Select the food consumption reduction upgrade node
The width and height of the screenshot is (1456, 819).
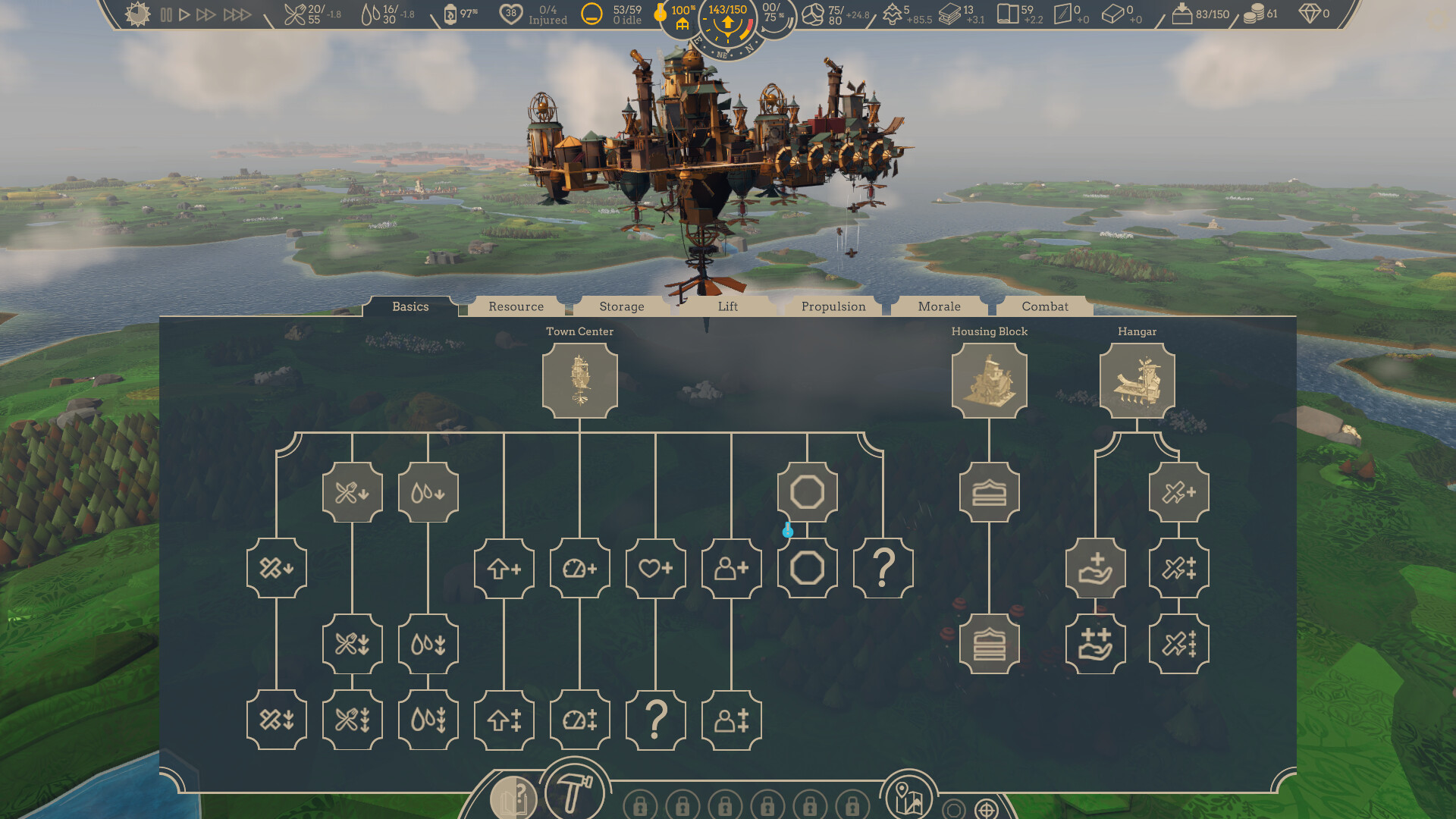pyautogui.click(x=352, y=493)
